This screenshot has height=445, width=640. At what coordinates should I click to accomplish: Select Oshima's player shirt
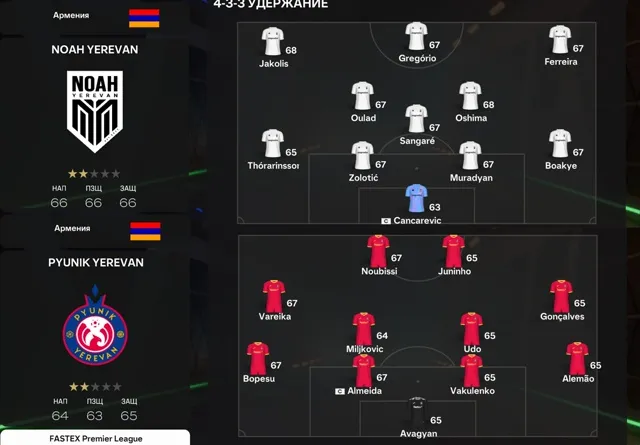click(x=470, y=96)
